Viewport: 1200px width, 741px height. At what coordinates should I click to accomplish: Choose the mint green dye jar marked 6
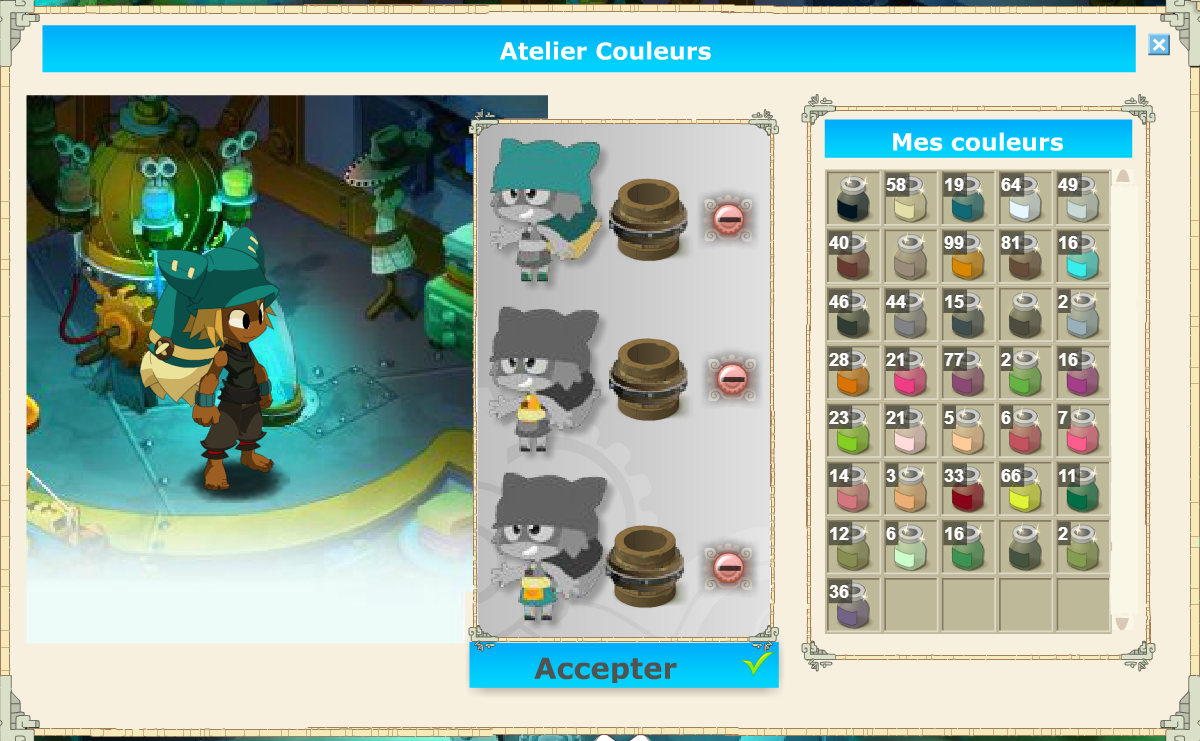pos(911,547)
